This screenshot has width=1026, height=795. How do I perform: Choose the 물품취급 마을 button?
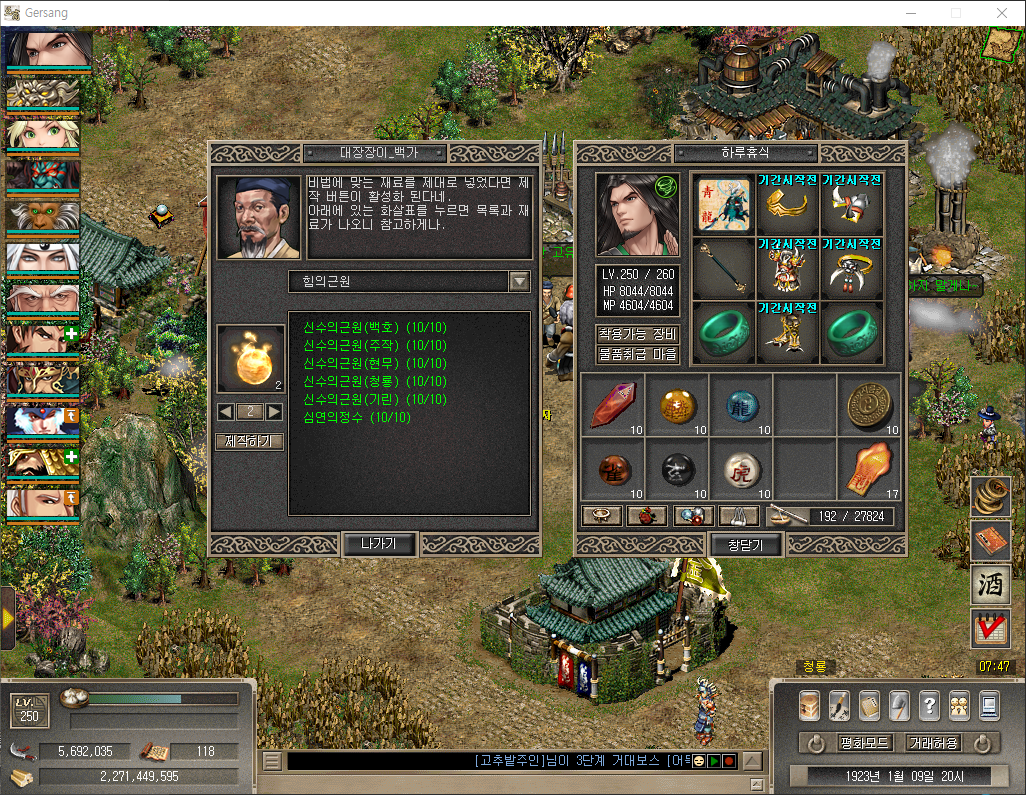[637, 354]
